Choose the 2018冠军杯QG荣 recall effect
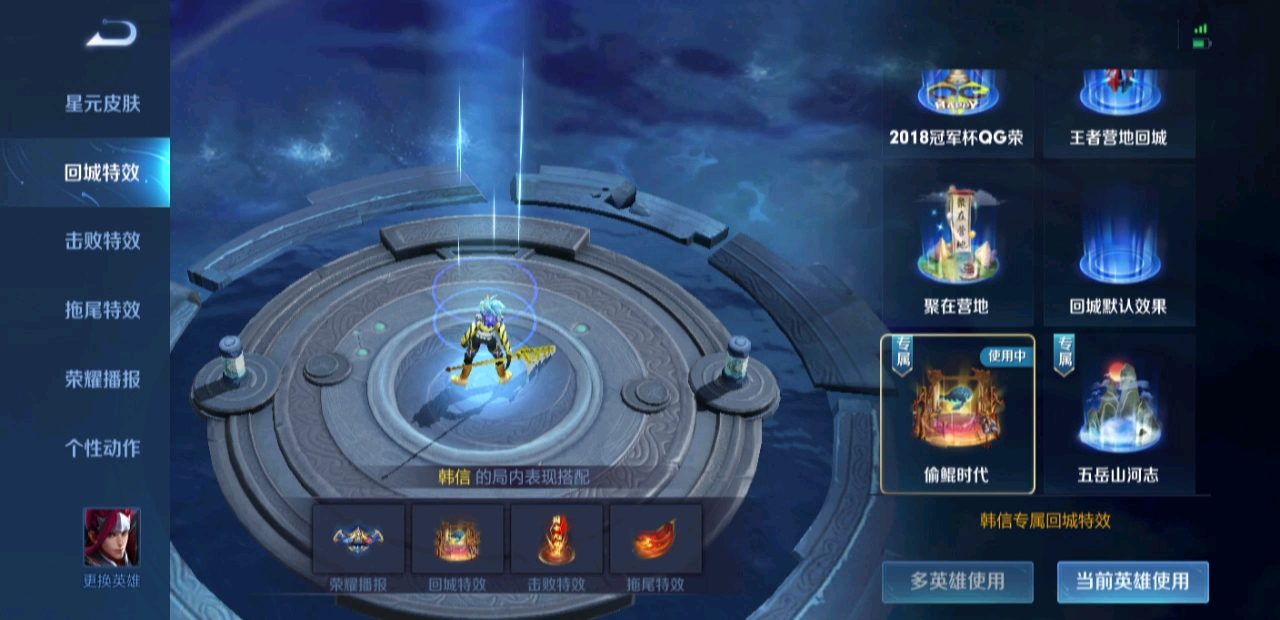The image size is (1280, 620). pyautogui.click(x=957, y=112)
